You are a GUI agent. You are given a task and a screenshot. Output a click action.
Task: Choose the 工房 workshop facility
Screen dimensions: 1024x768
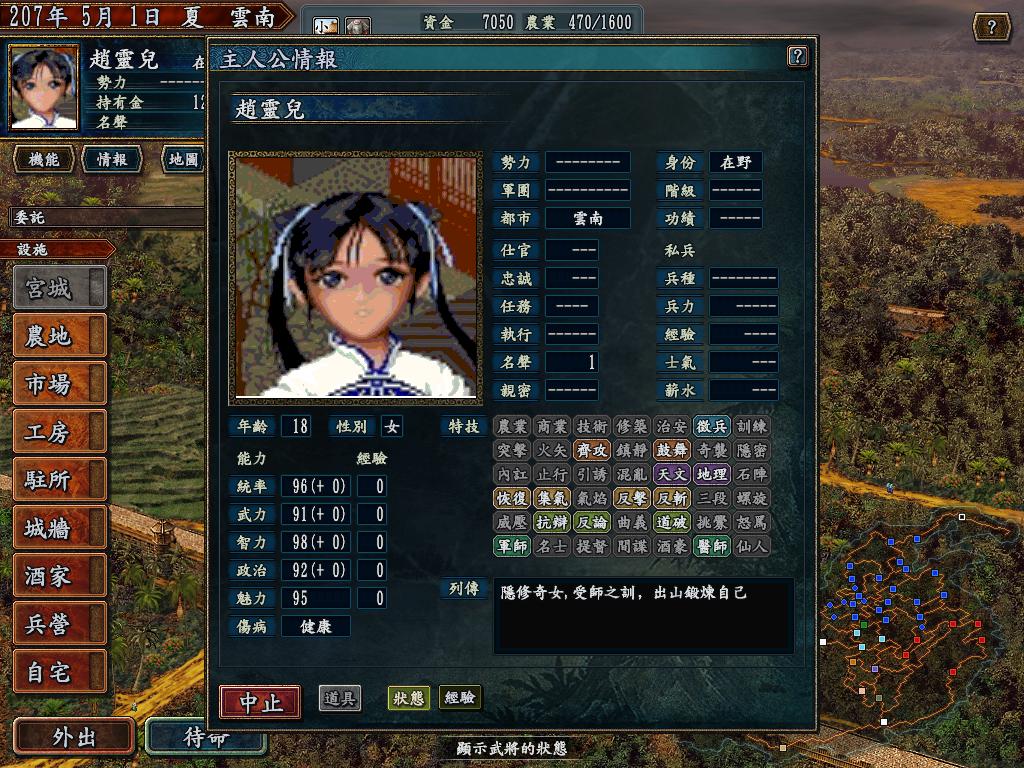click(x=59, y=432)
